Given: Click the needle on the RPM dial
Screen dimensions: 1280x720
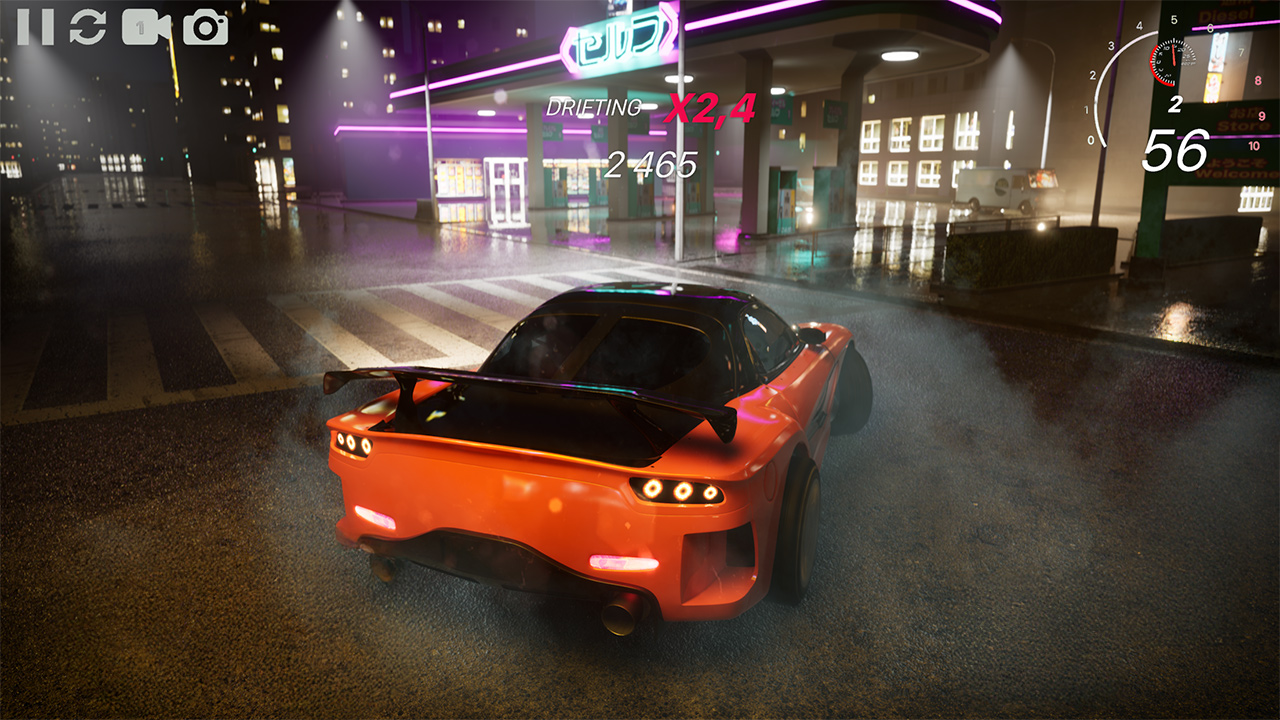Looking at the screenshot, I should tap(1173, 55).
